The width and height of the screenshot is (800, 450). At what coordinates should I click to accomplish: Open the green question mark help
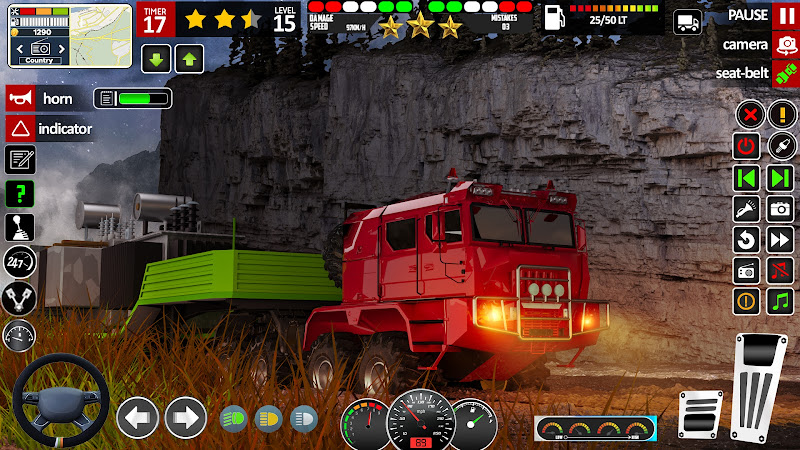pyautogui.click(x=20, y=193)
